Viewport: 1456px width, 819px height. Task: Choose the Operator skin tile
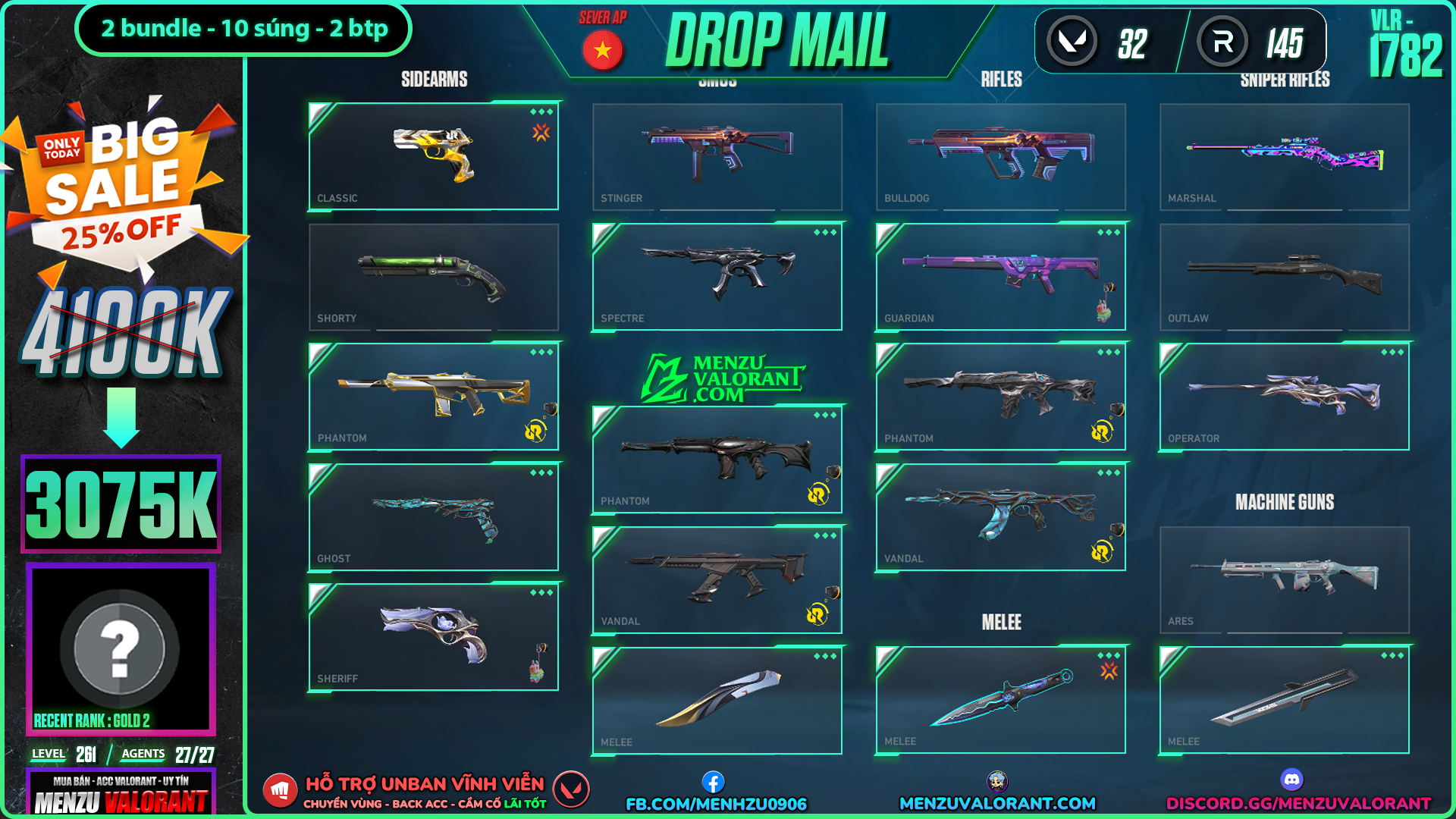click(1285, 397)
